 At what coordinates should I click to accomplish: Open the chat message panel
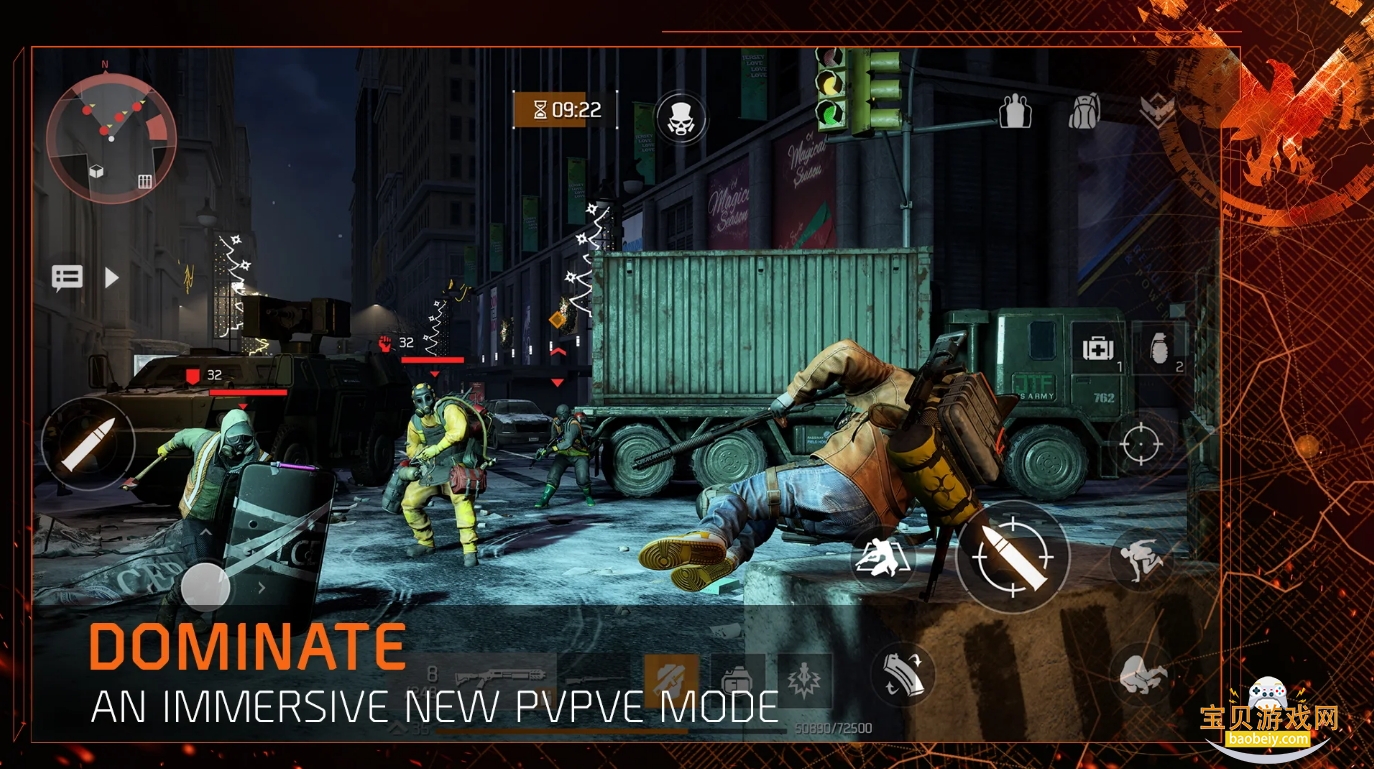(x=67, y=277)
